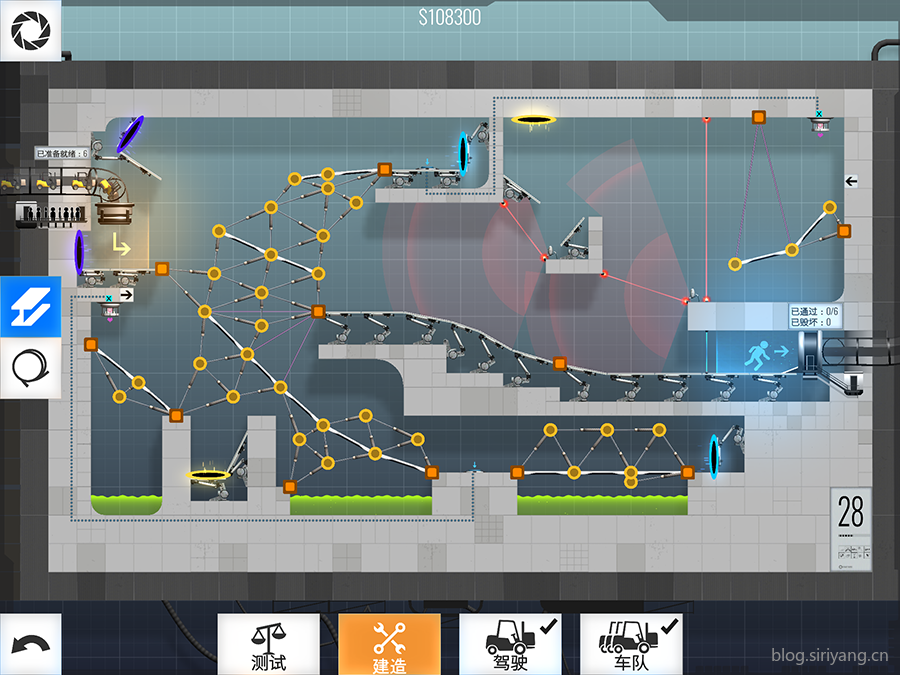Run the 驾驶 single forklift drive
This screenshot has height=675, width=900.
click(510, 644)
